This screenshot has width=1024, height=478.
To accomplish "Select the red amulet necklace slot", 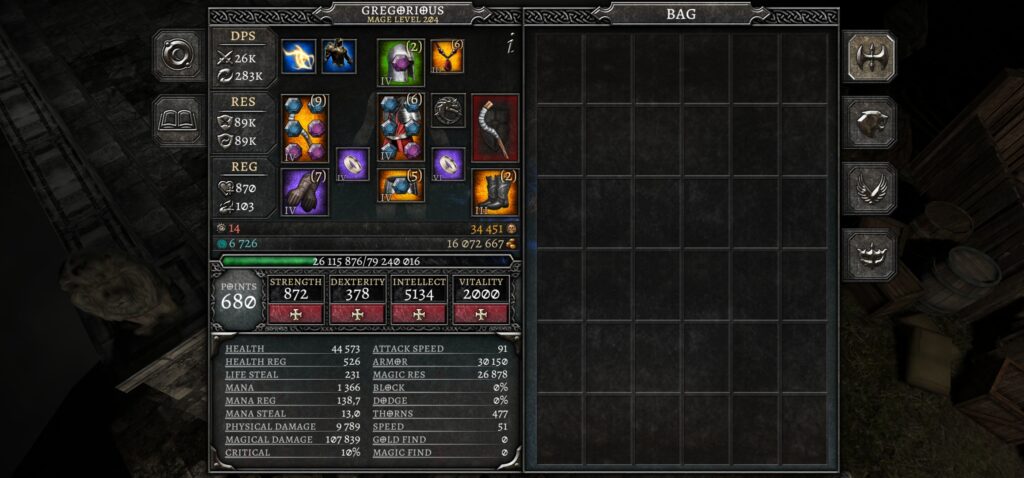I will (447, 56).
